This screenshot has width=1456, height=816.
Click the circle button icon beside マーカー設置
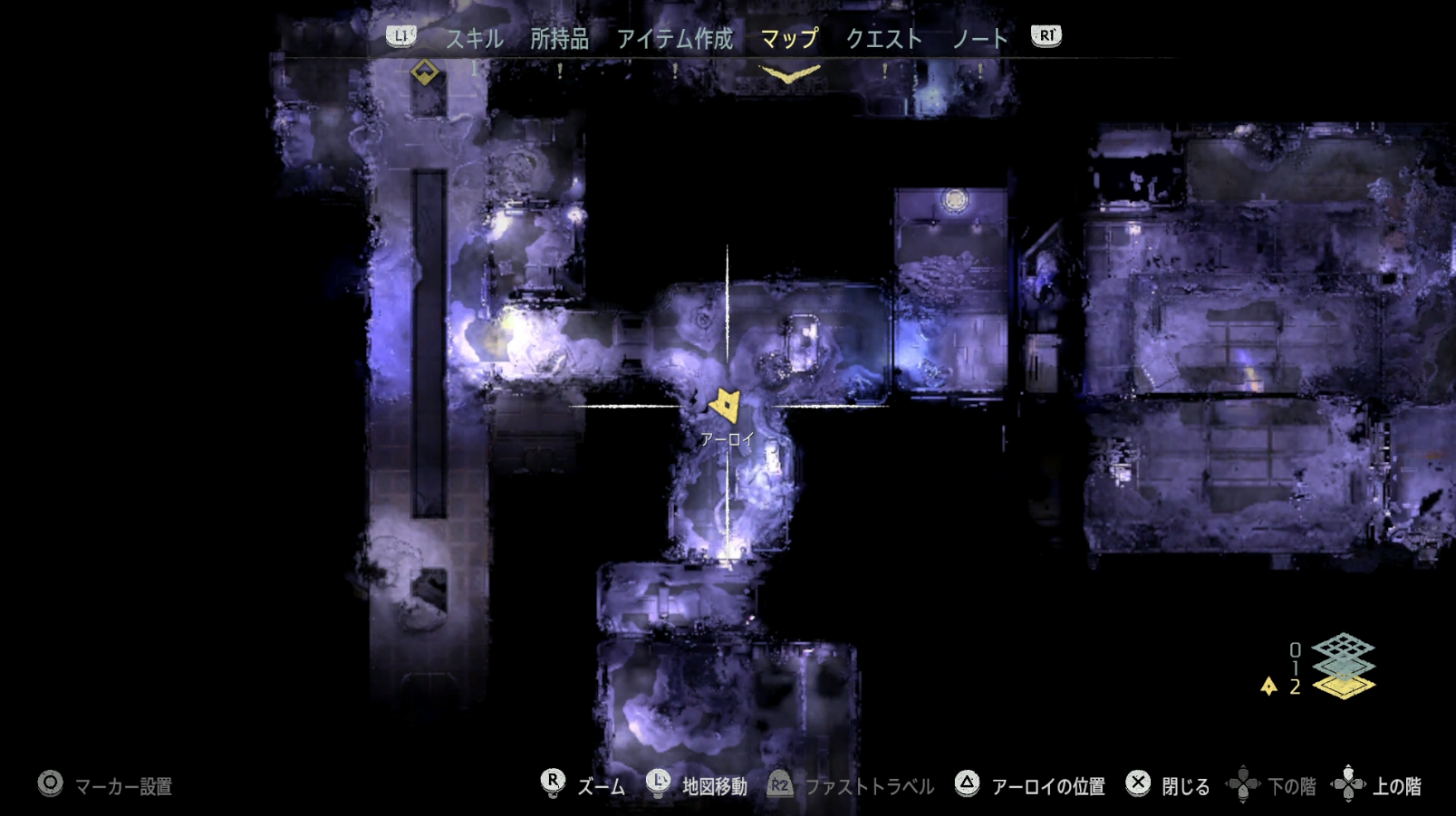coord(50,781)
